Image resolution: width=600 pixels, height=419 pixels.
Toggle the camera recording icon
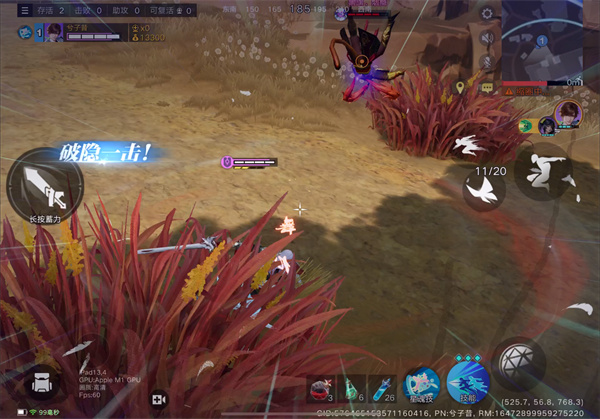click(x=158, y=399)
